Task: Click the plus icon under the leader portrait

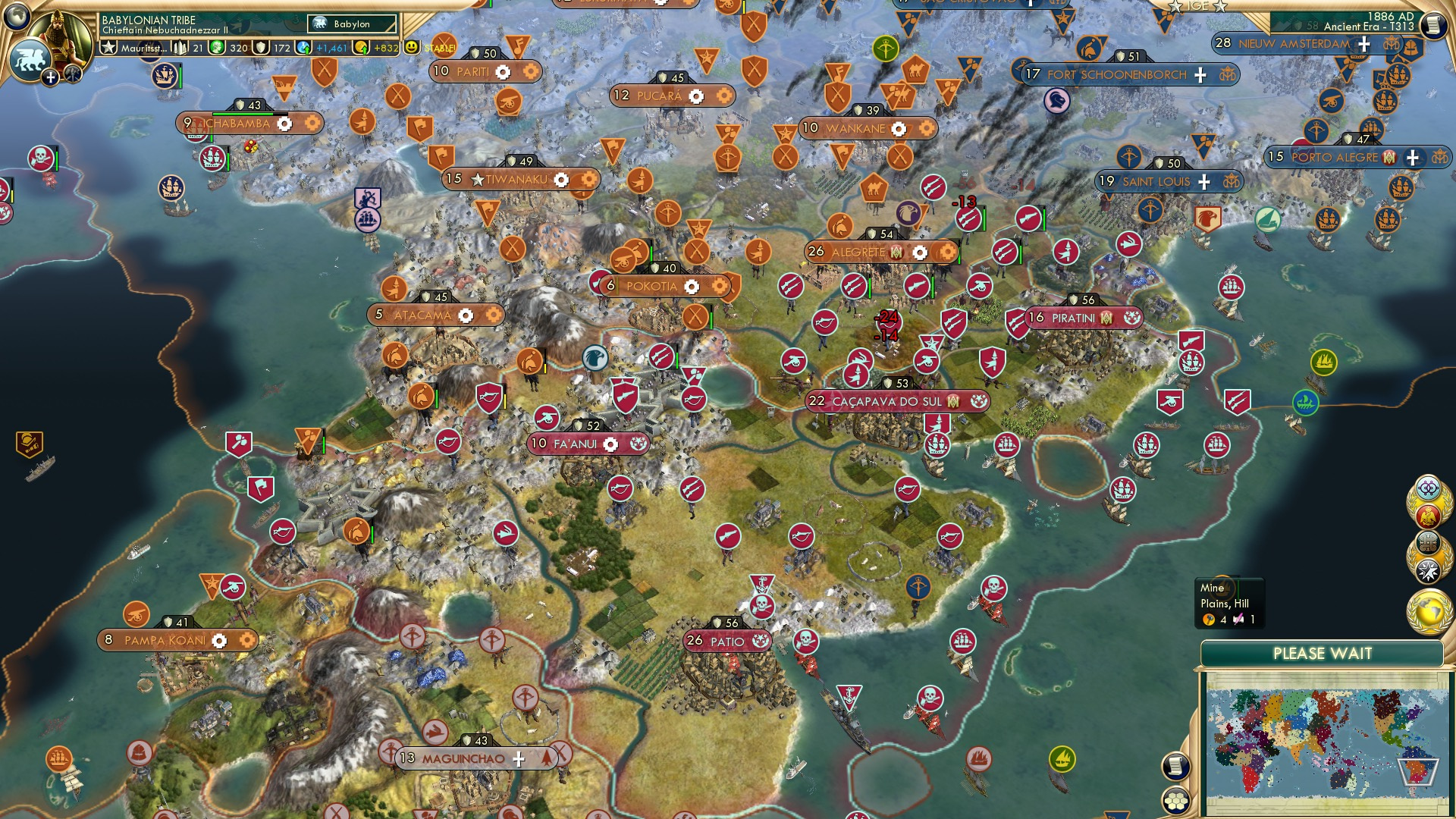Action: [51, 77]
